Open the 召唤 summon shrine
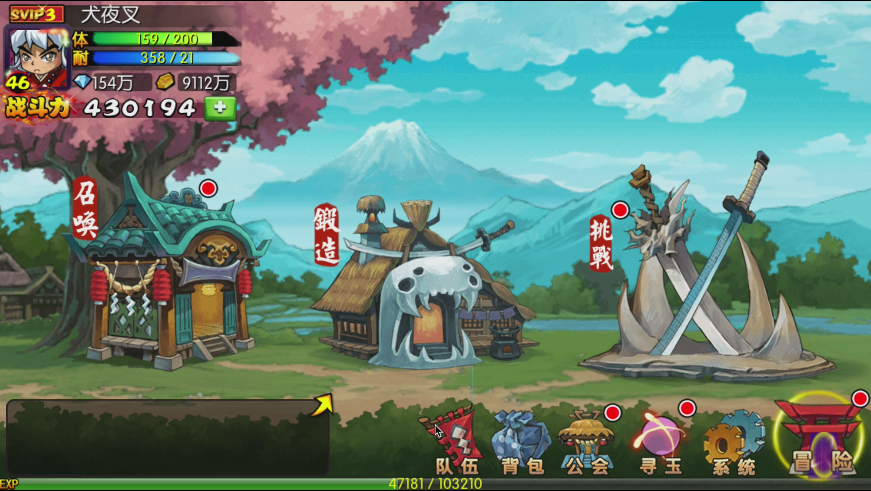The width and height of the screenshot is (871, 491). click(170, 275)
